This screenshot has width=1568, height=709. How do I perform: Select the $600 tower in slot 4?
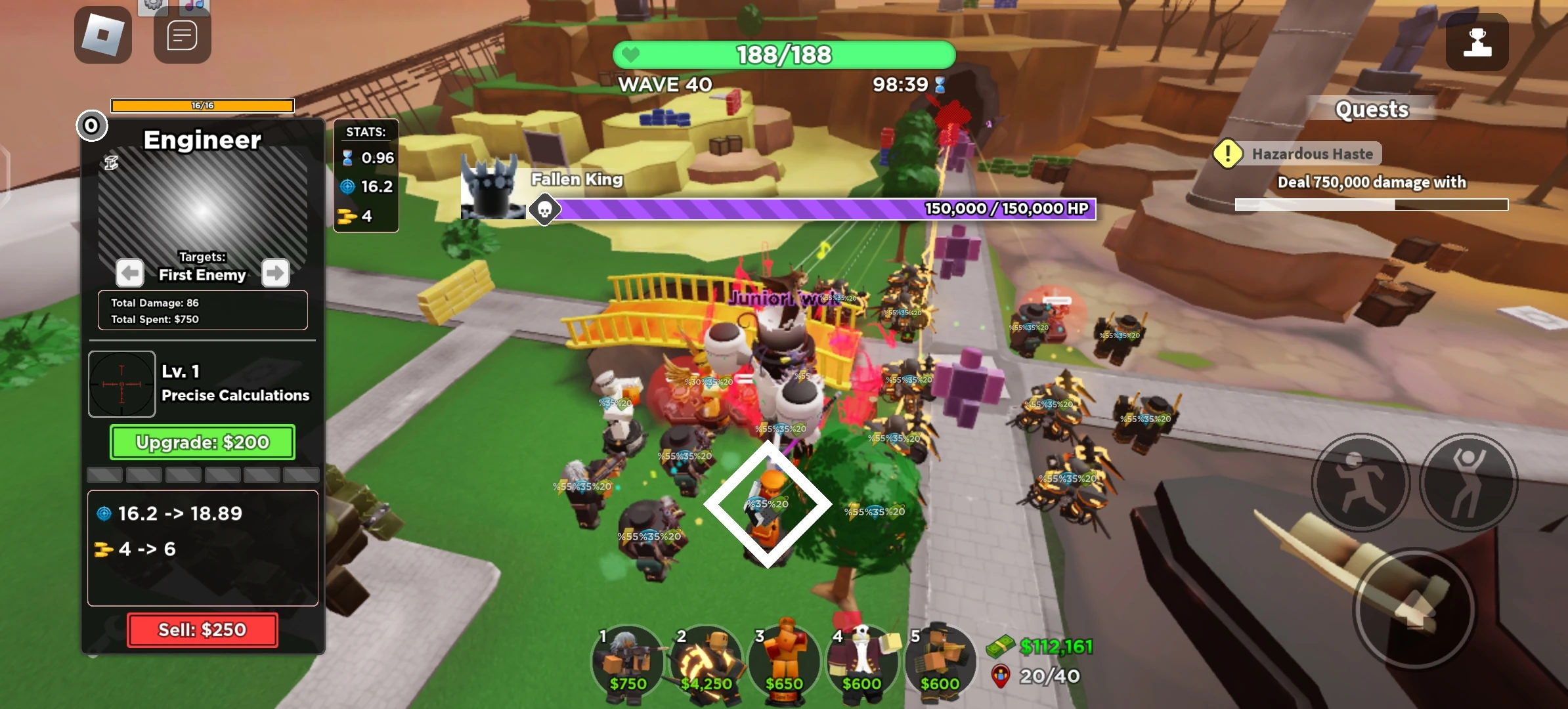click(862, 660)
